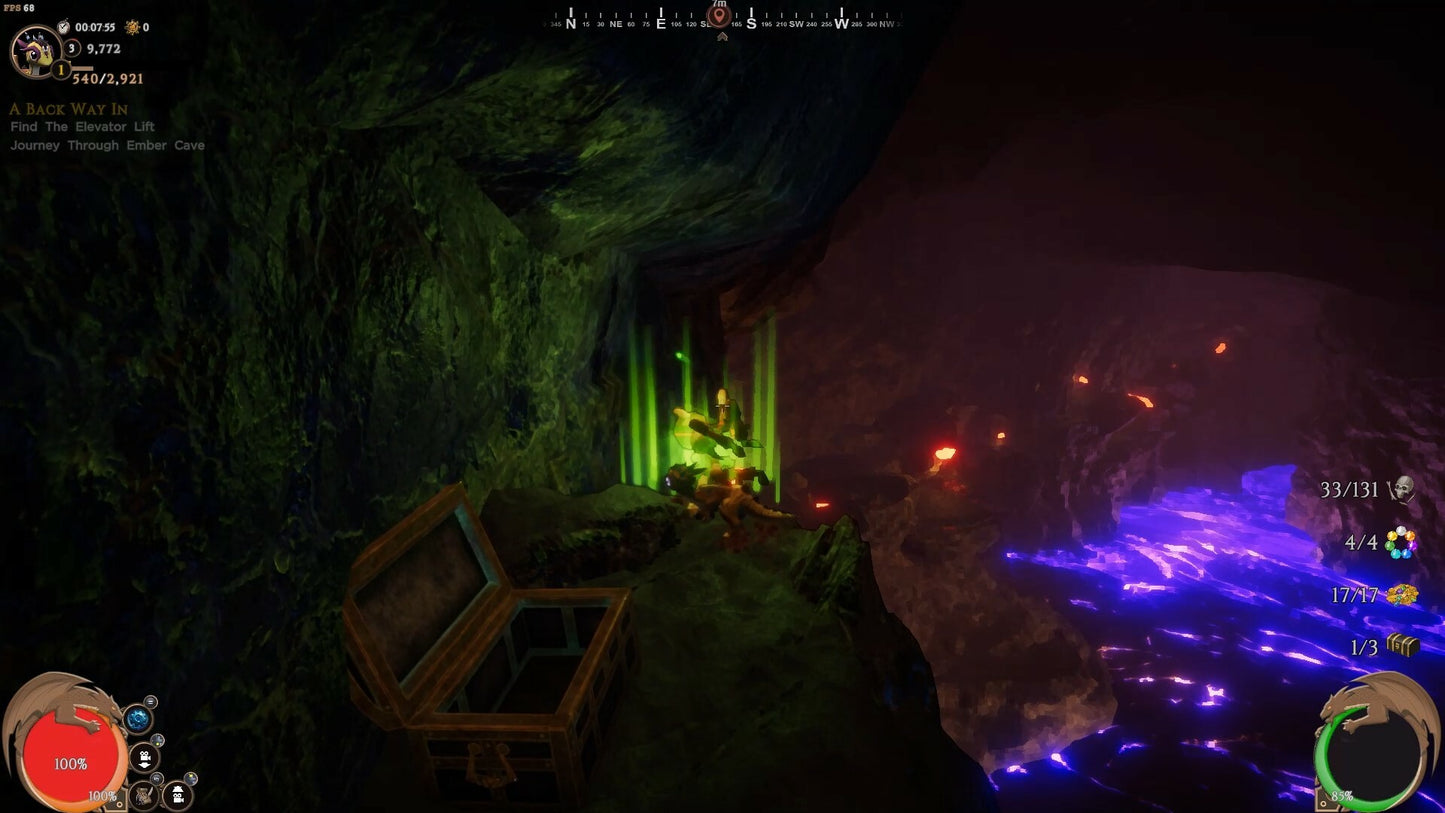The width and height of the screenshot is (1445, 813).
Task: Select the camera with down arrow icon
Action: coord(145,757)
